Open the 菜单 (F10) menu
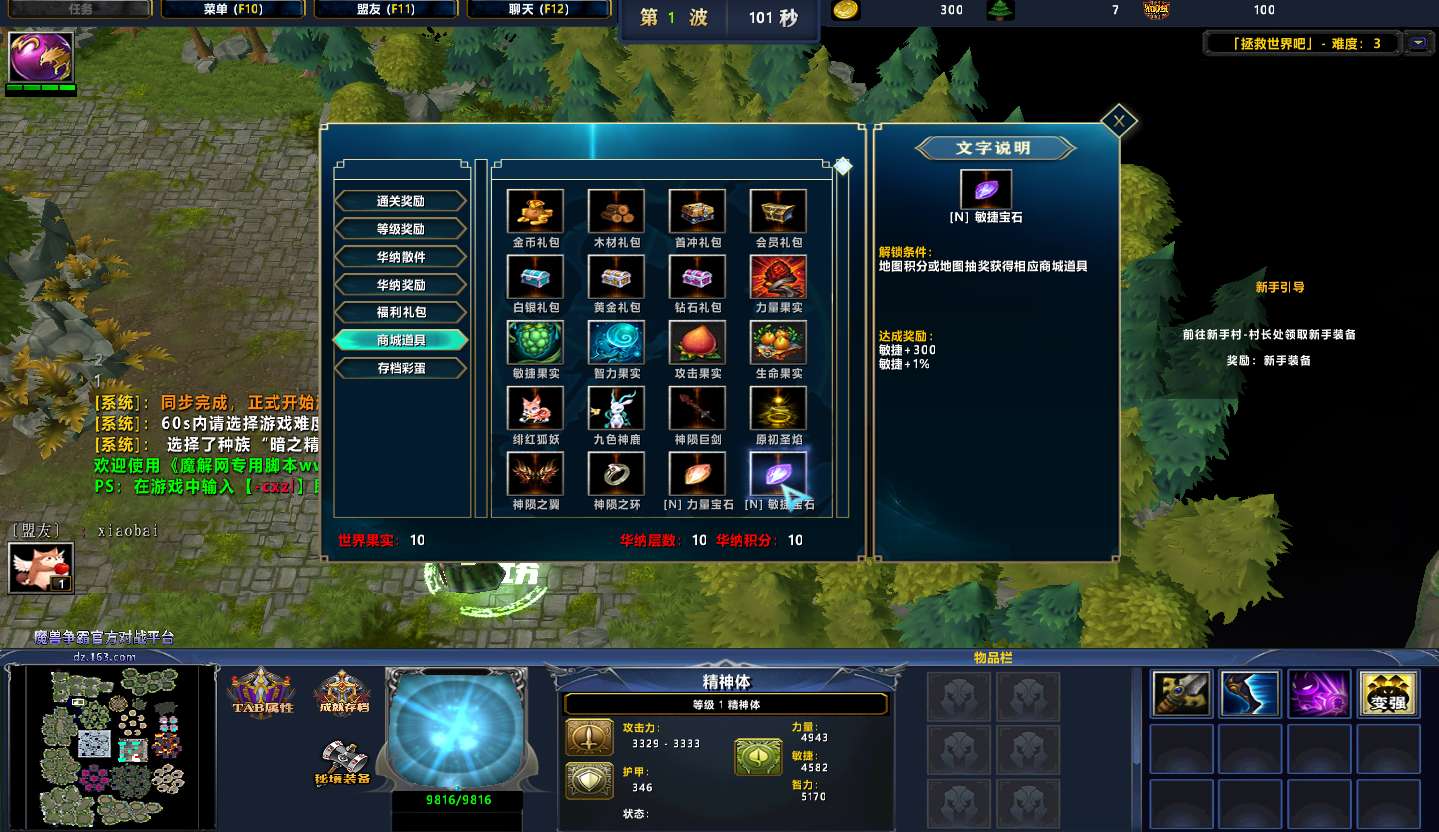Viewport: 1439px width, 832px height. 232,10
